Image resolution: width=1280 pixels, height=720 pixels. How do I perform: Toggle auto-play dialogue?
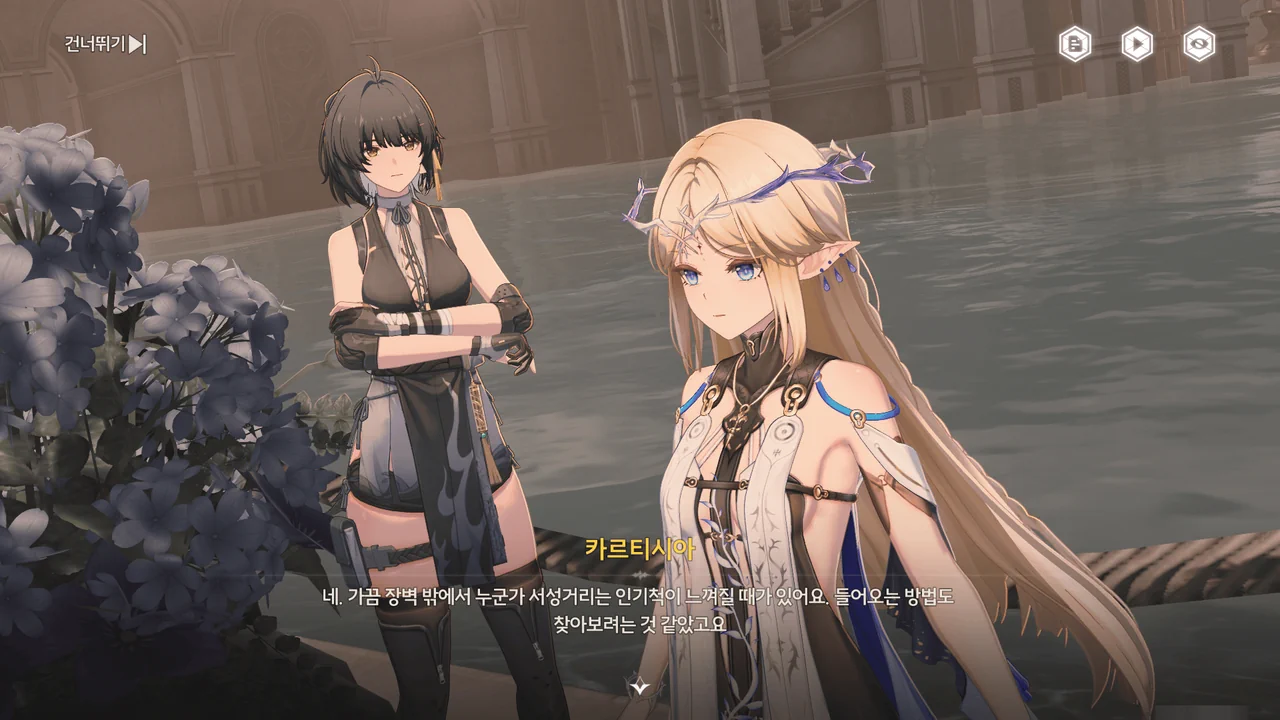click(1137, 44)
